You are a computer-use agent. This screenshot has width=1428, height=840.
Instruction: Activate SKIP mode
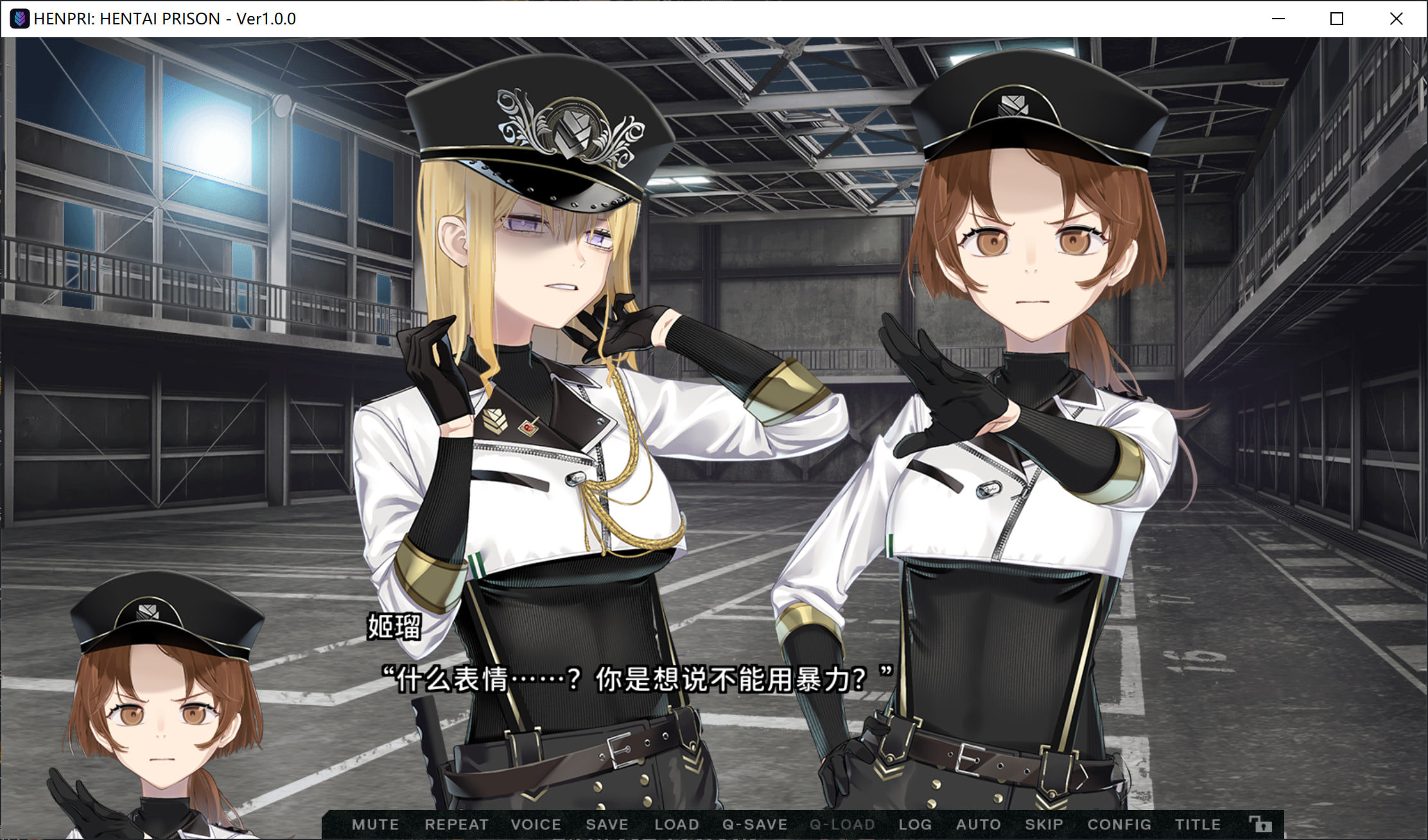pyautogui.click(x=1044, y=825)
